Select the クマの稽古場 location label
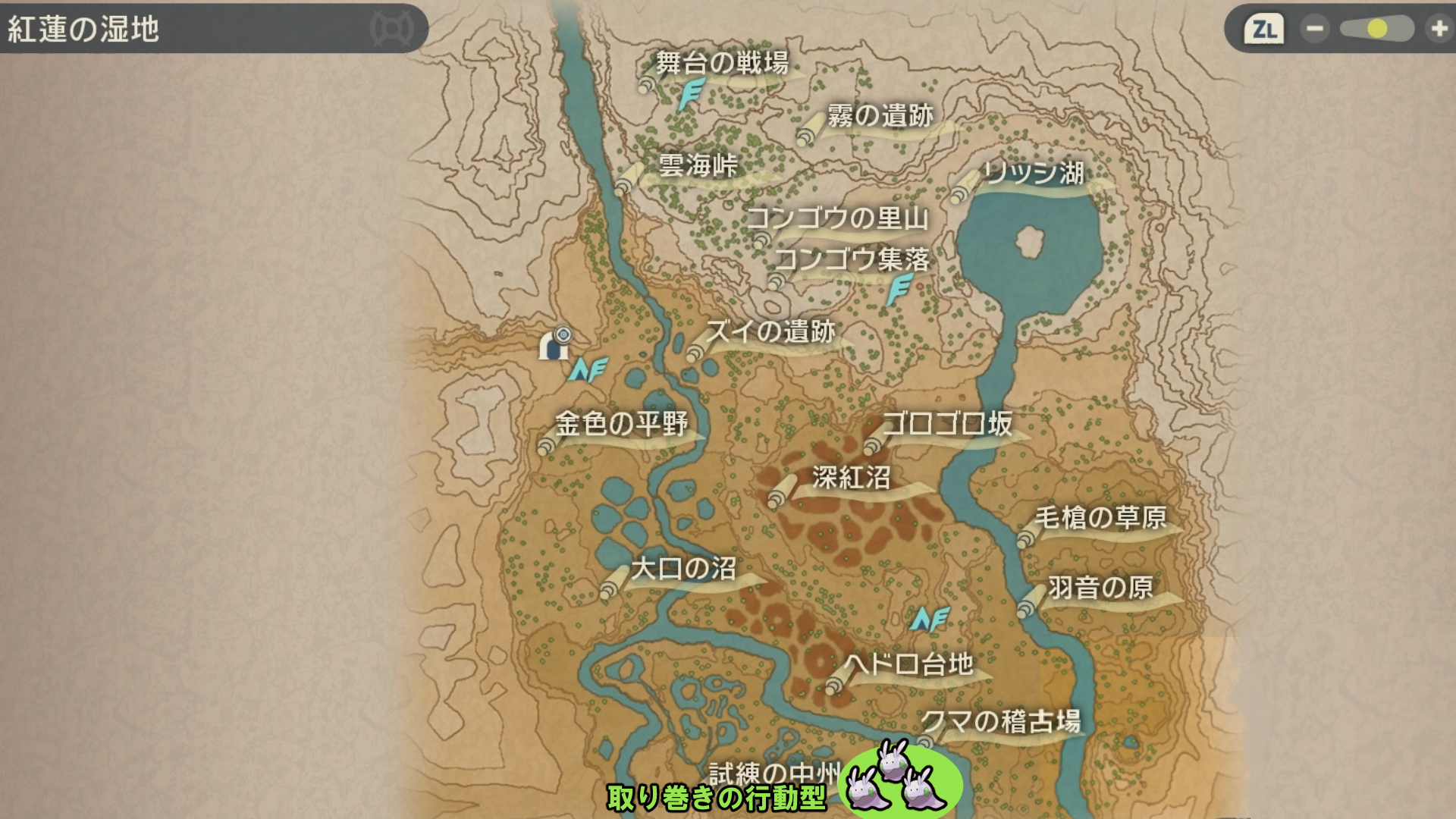This screenshot has width=1456, height=819. (x=1000, y=721)
